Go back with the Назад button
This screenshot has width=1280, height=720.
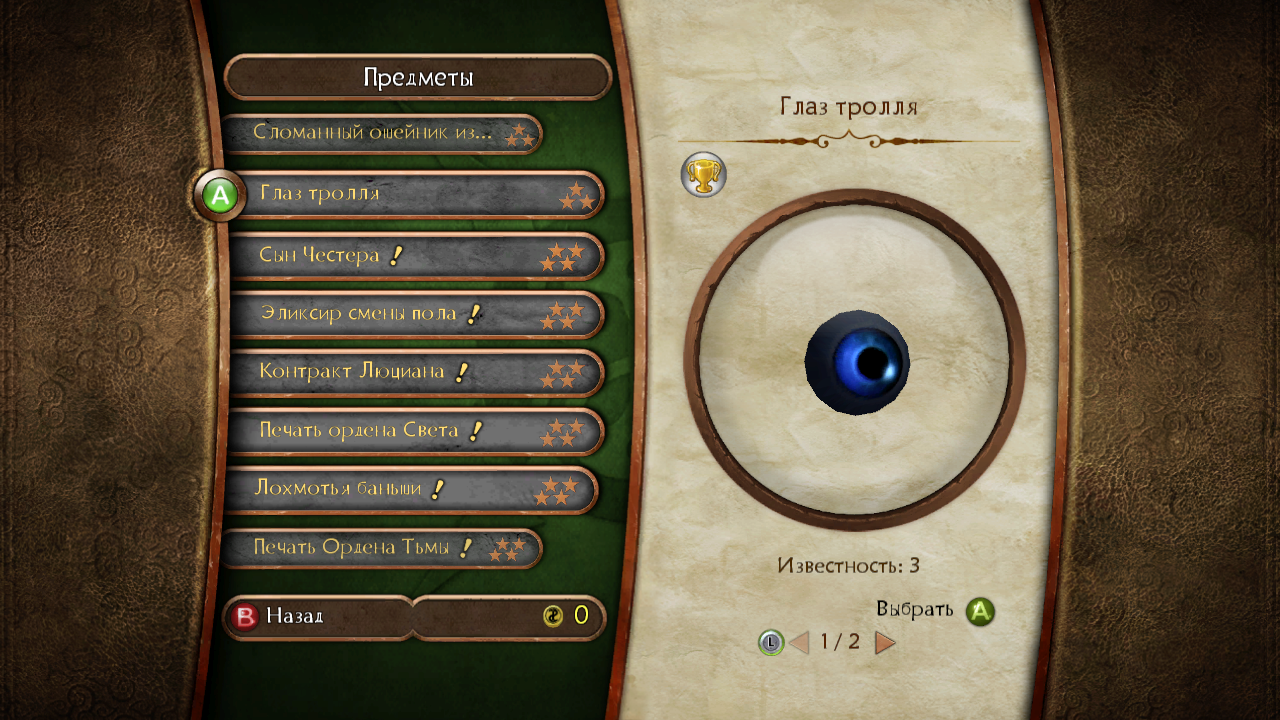point(316,617)
